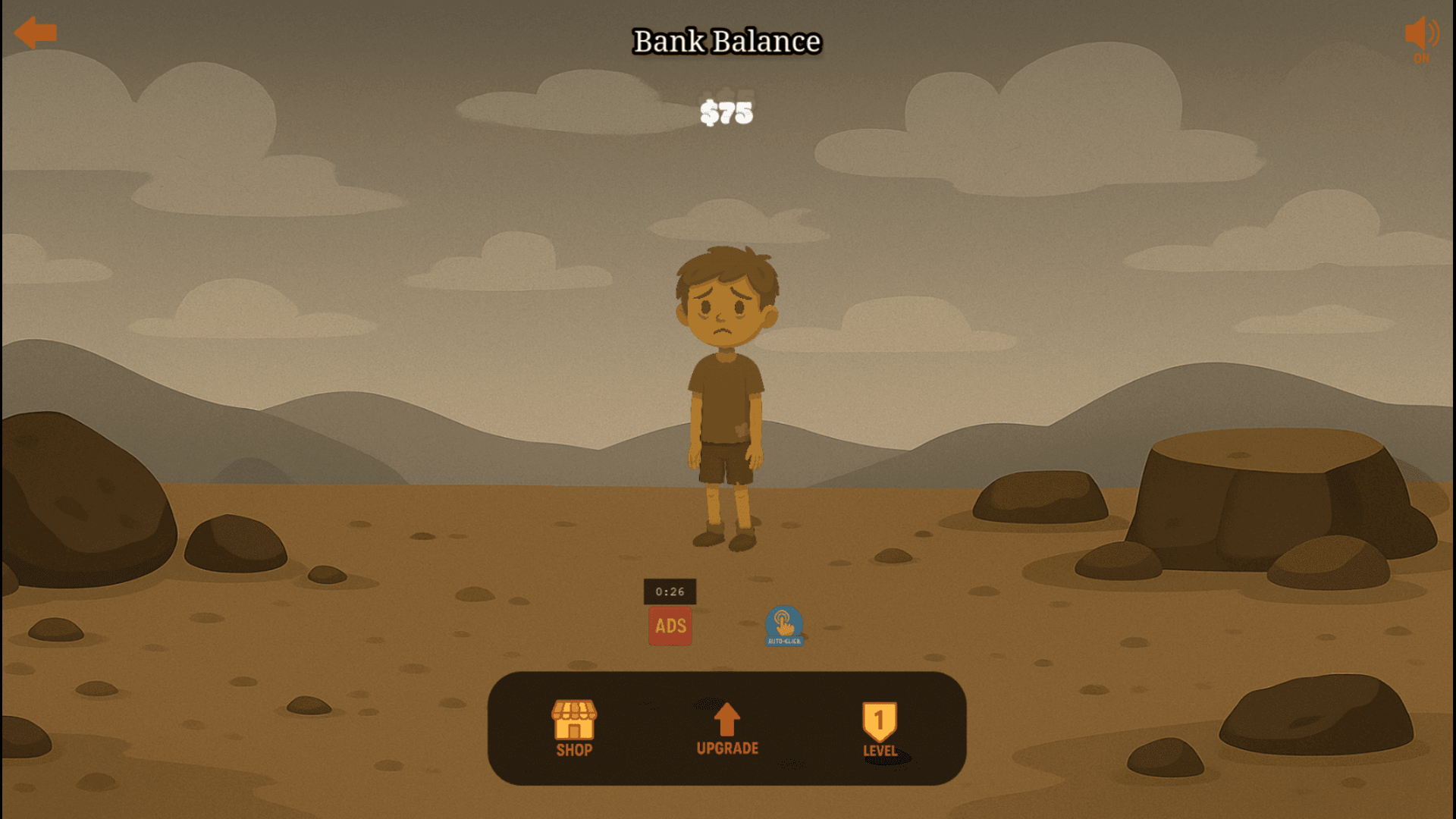Click the $75 bank balance display
The height and width of the screenshot is (819, 1456).
point(726,113)
